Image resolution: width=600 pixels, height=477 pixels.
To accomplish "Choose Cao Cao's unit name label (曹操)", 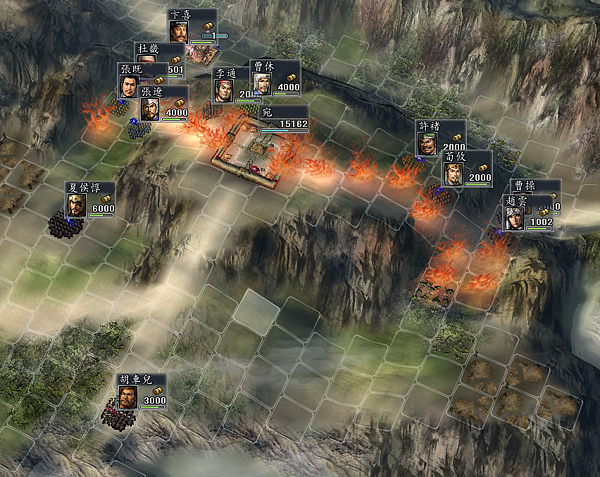I will 524,185.
